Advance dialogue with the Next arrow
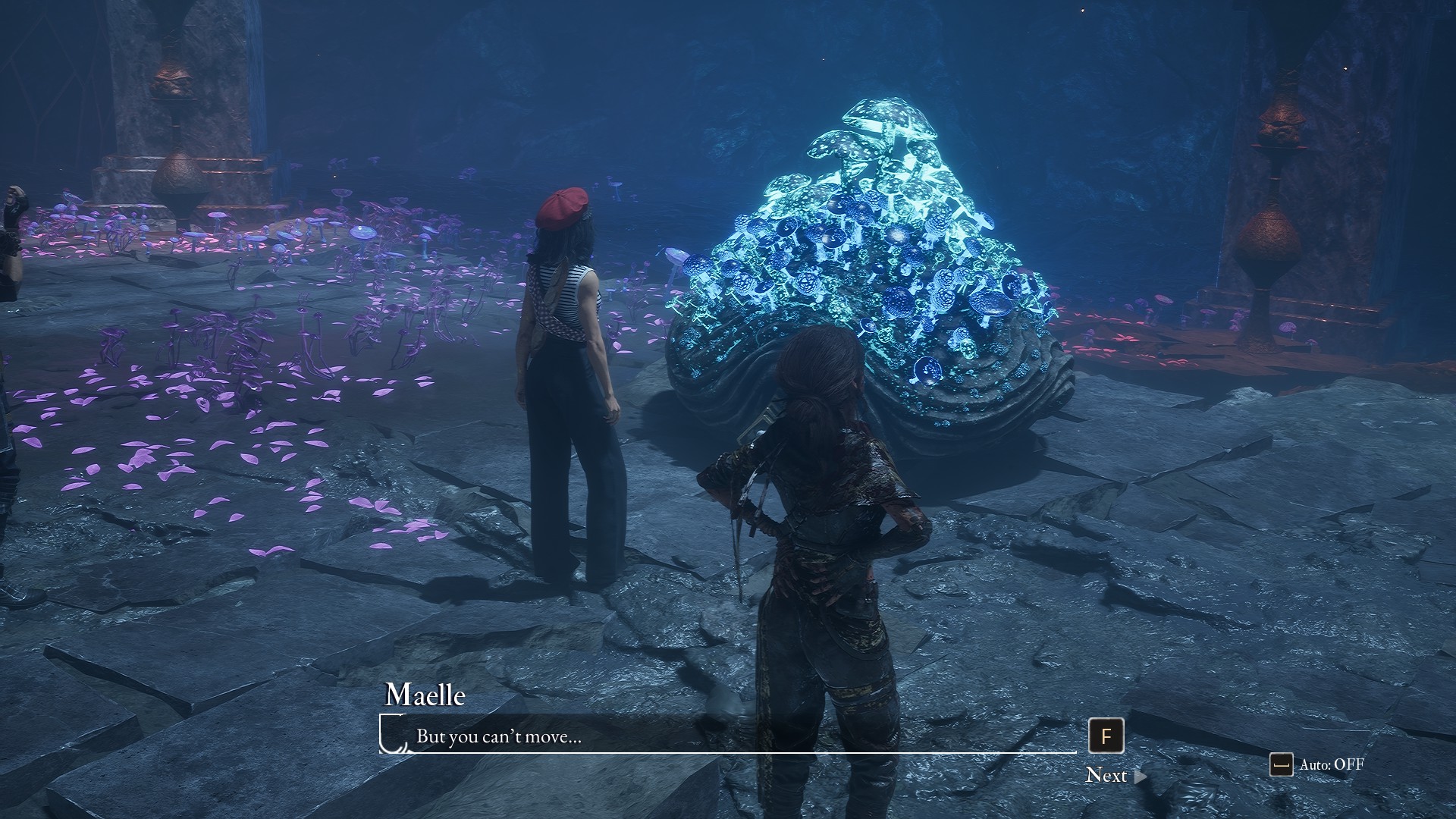Image resolution: width=1456 pixels, height=819 pixels. (x=1140, y=776)
